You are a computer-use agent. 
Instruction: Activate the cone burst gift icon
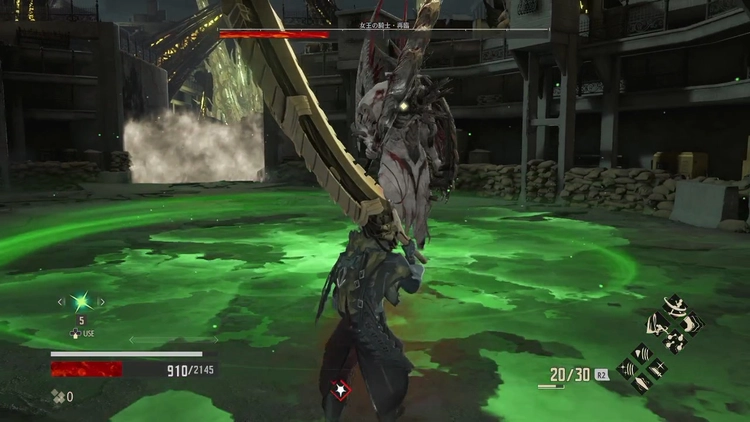[643, 353]
